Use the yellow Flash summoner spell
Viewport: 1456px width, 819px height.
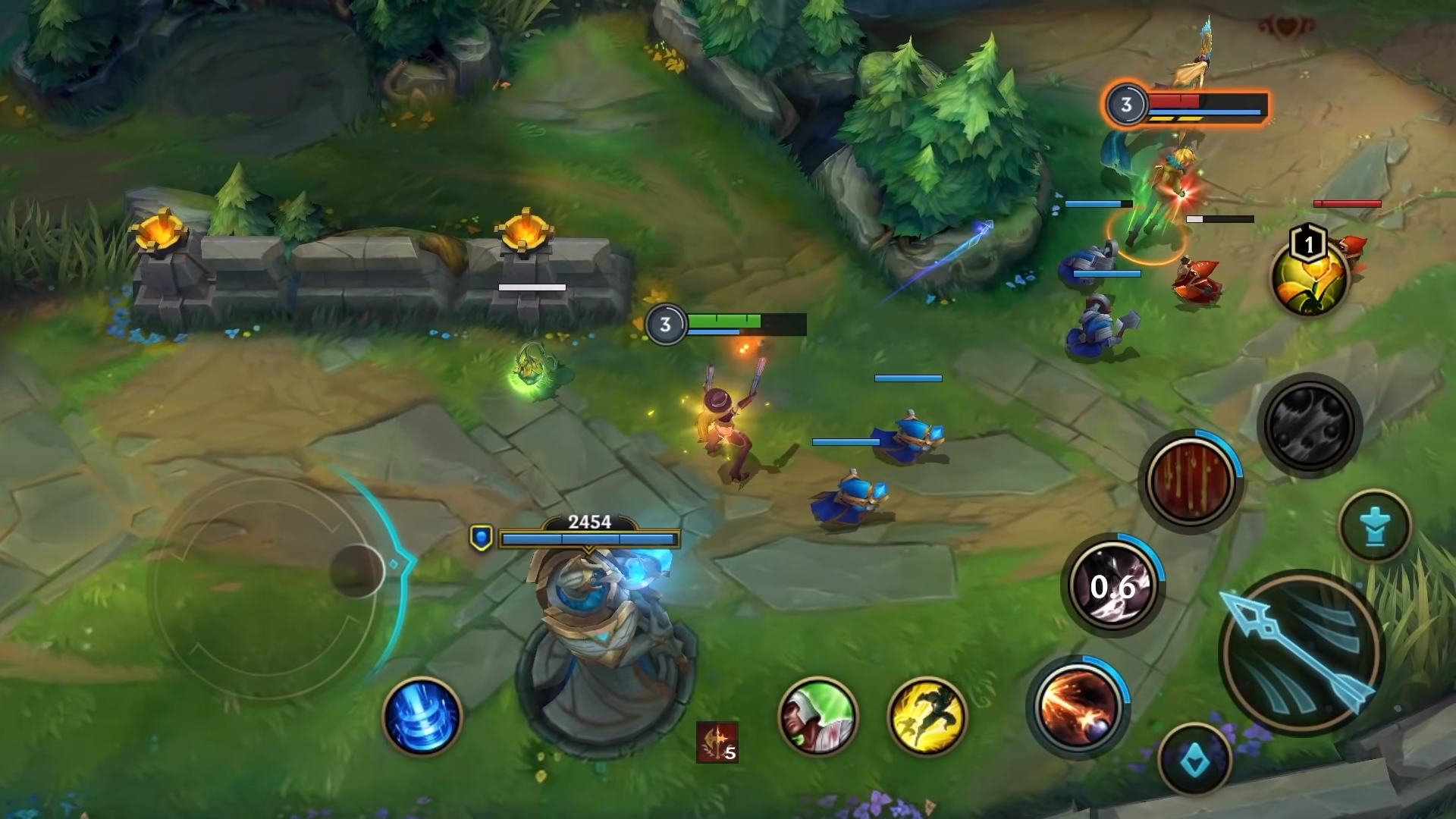tap(927, 717)
